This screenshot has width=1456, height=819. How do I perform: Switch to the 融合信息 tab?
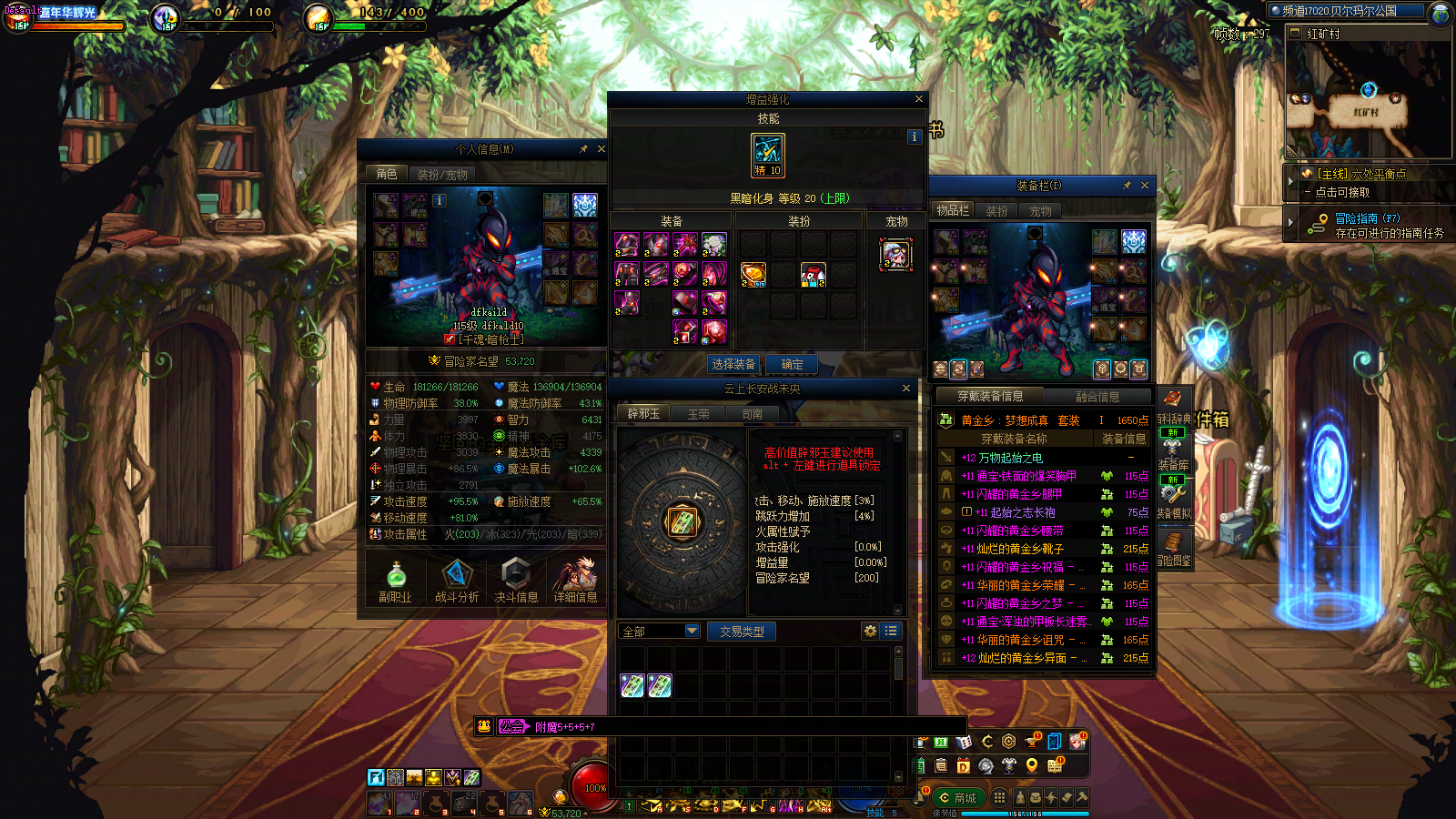click(1097, 396)
